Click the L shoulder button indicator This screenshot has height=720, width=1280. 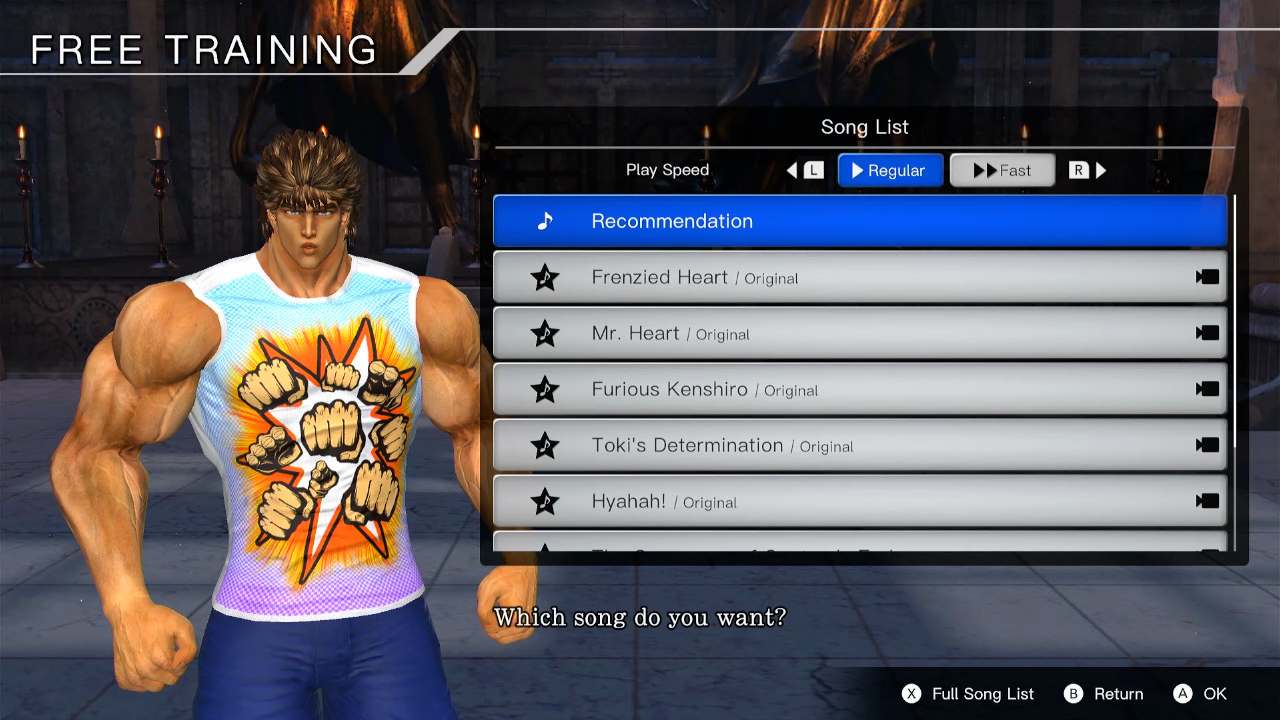812,169
